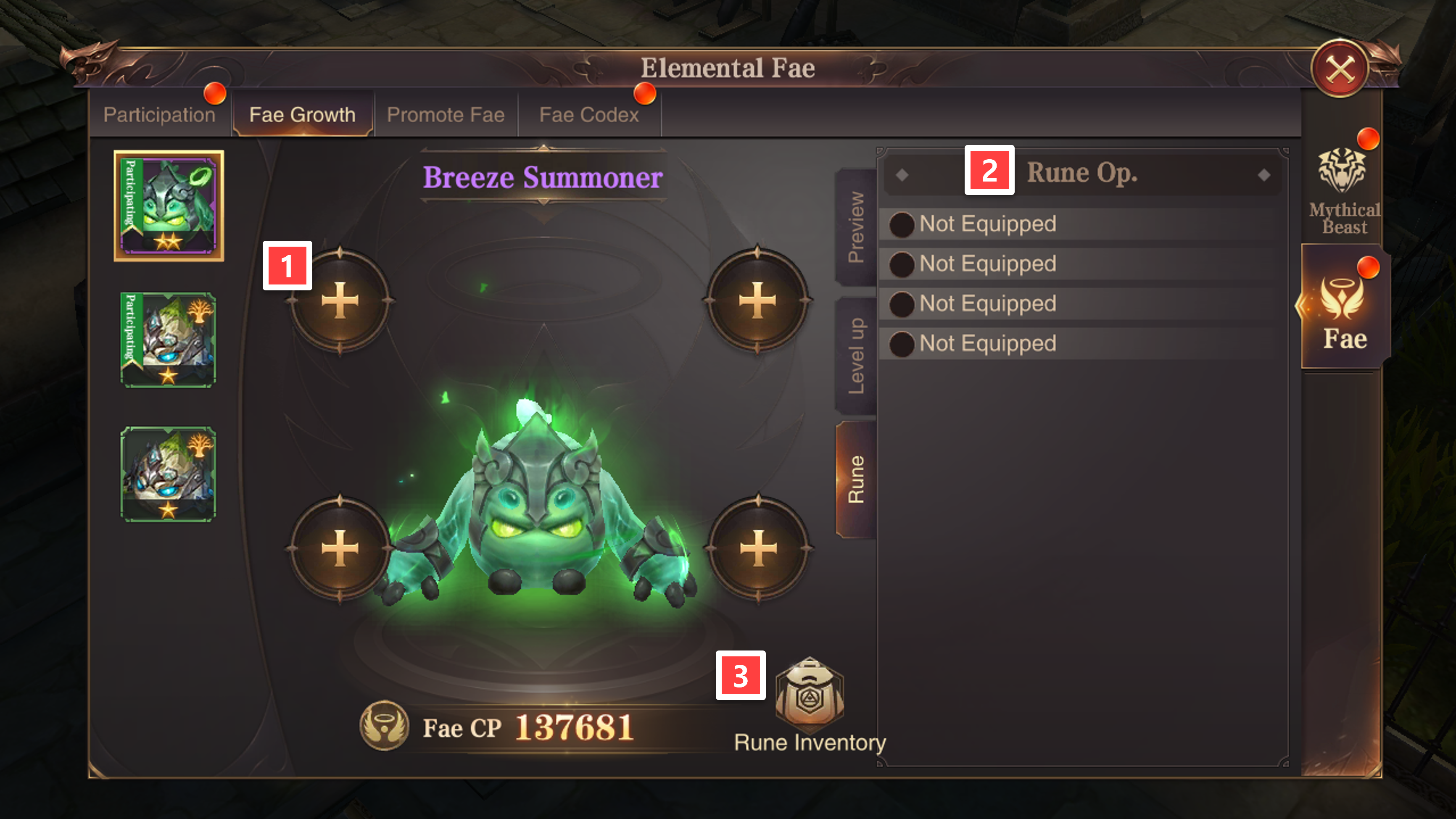This screenshot has height=819, width=1456.
Task: Switch to the Participation tab
Action: 159,115
